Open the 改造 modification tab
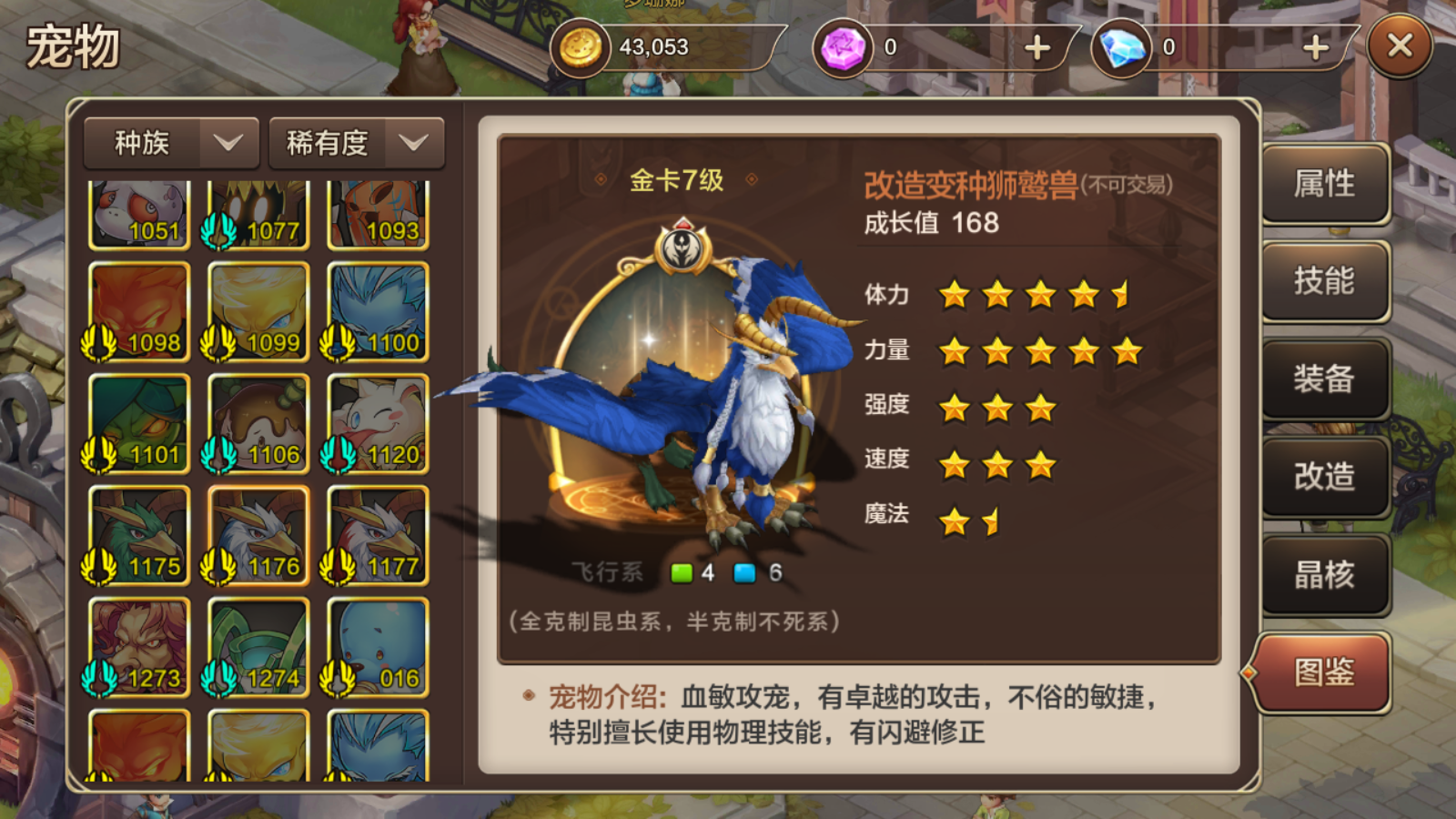 coord(1325,476)
